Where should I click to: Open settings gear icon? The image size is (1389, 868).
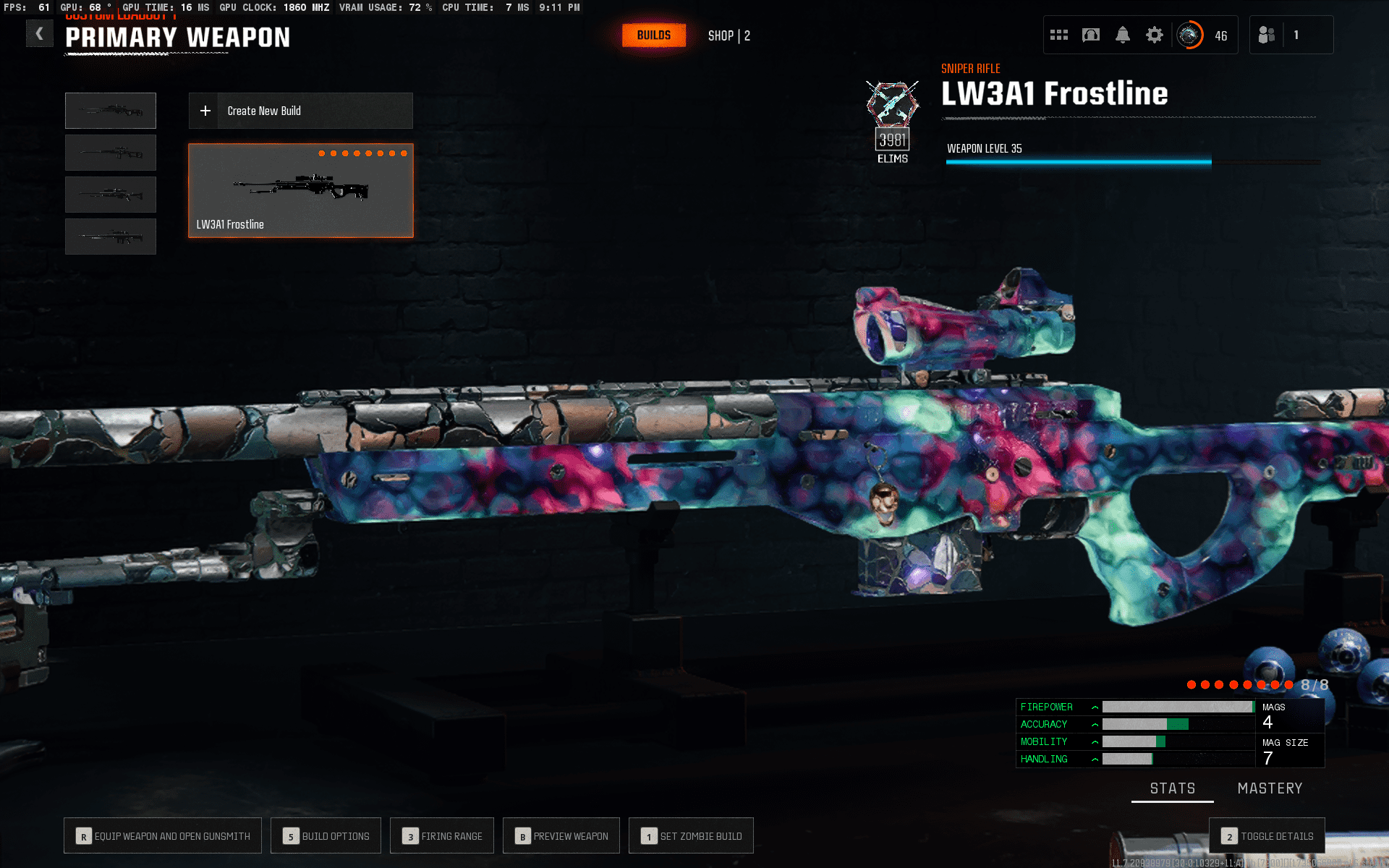click(1155, 35)
